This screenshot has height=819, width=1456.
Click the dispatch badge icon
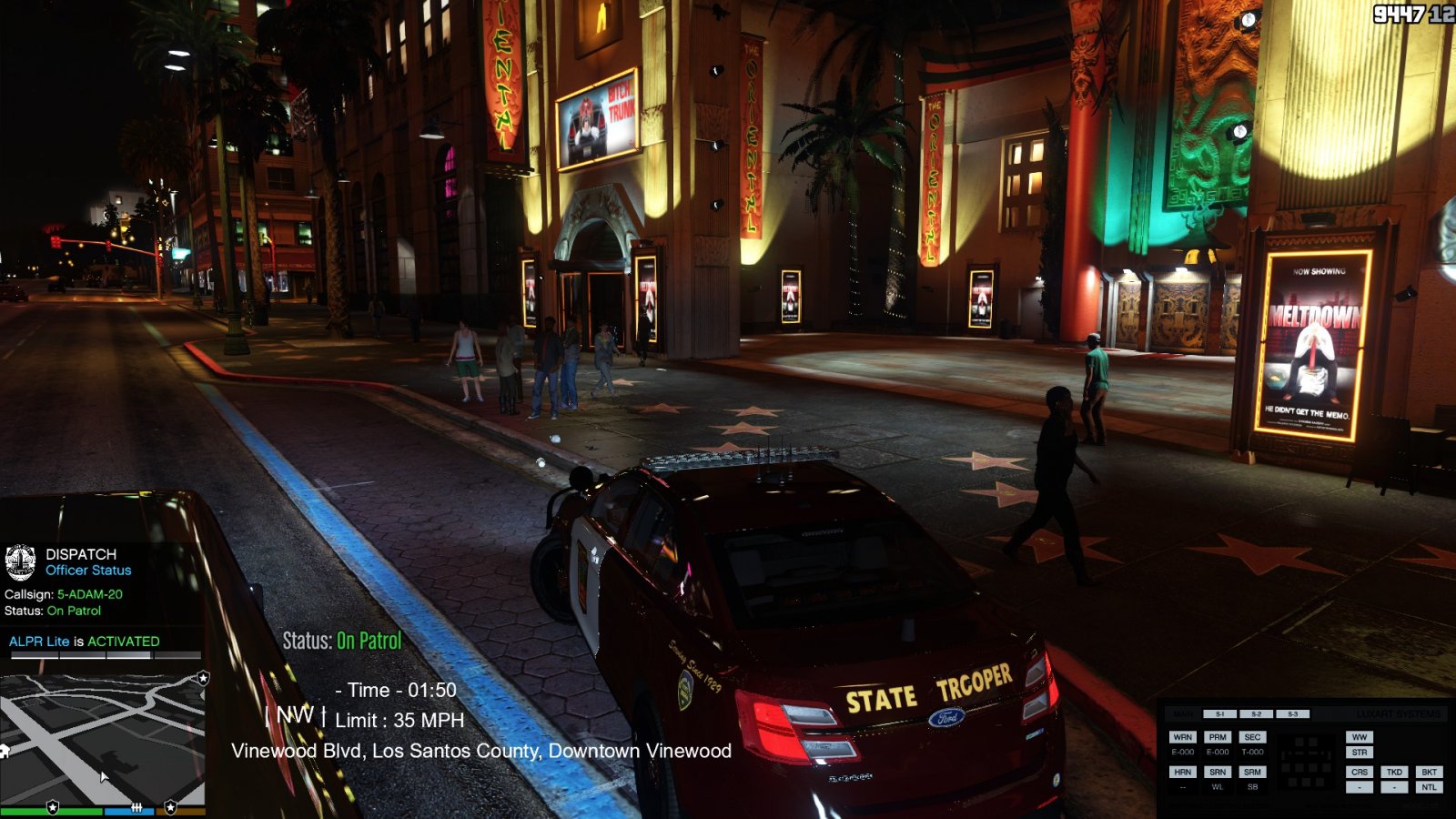[x=20, y=562]
